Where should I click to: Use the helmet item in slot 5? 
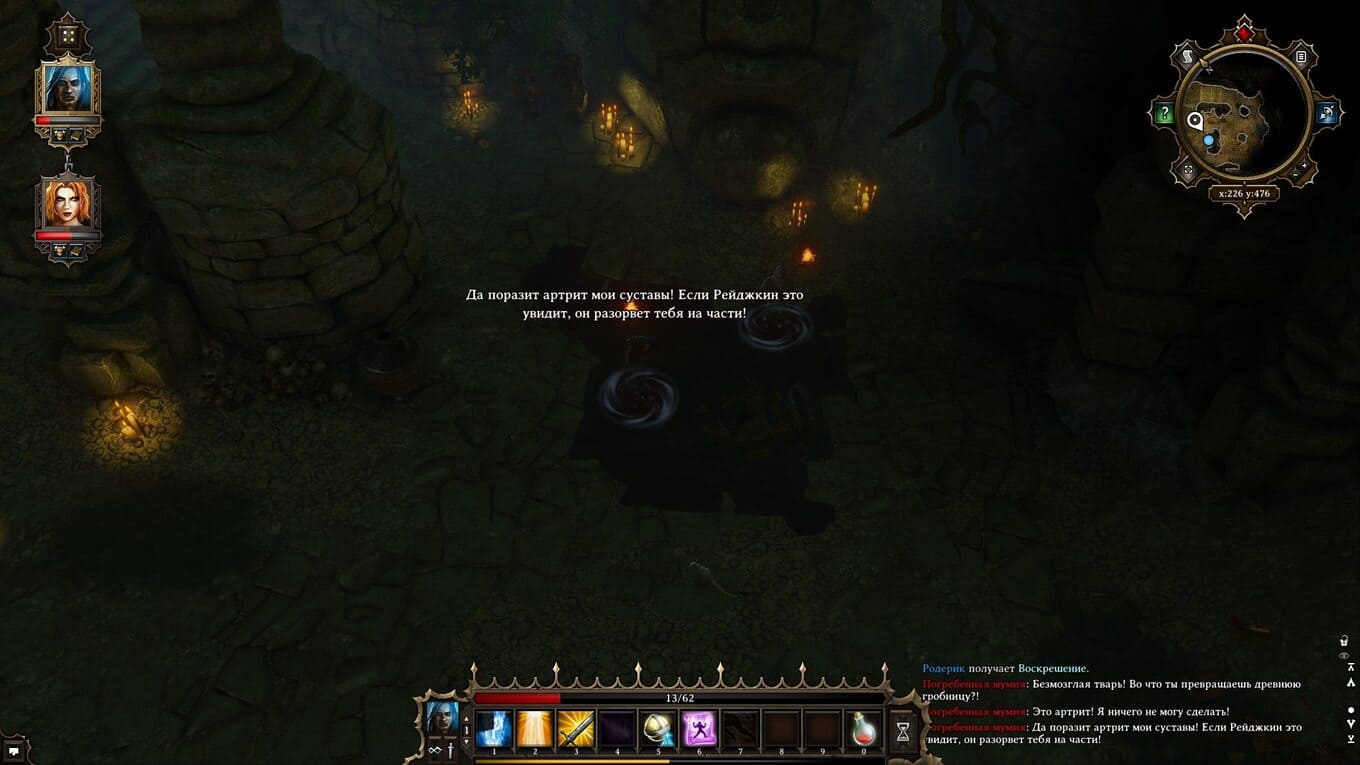click(658, 729)
